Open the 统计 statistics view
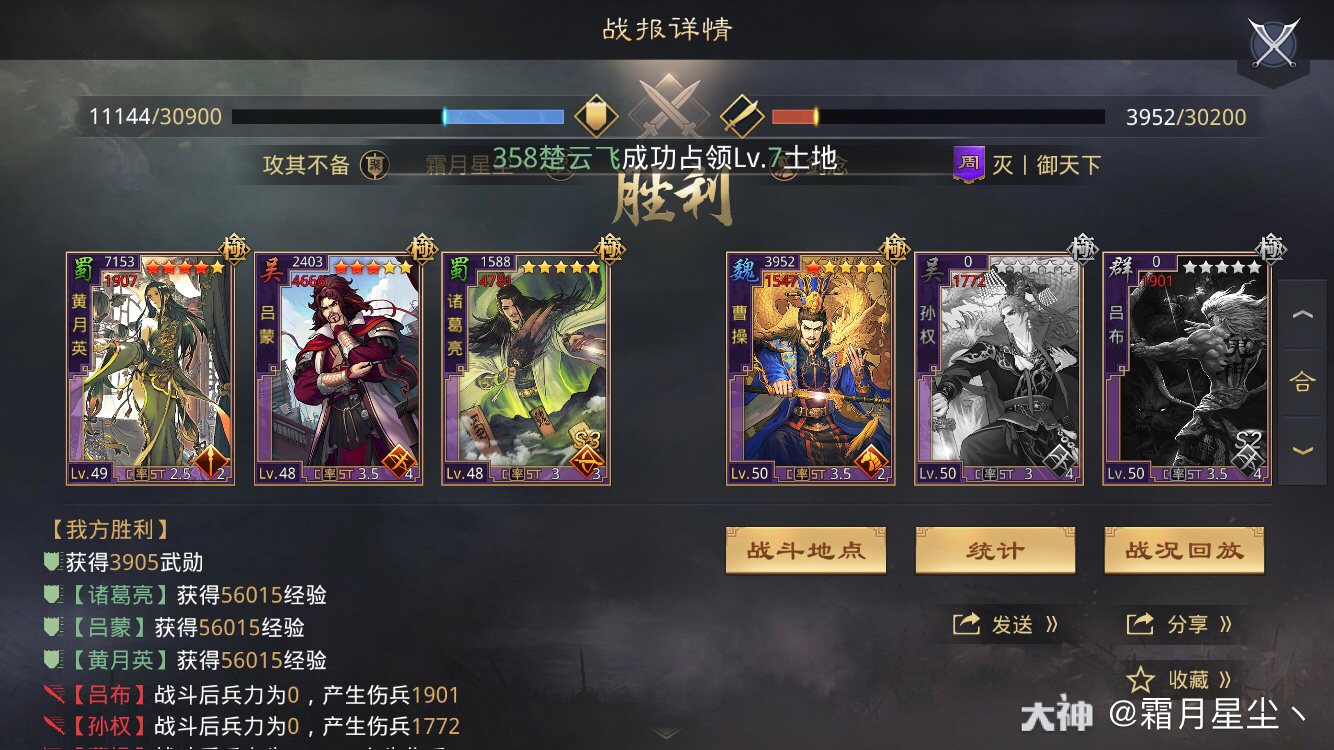 995,550
